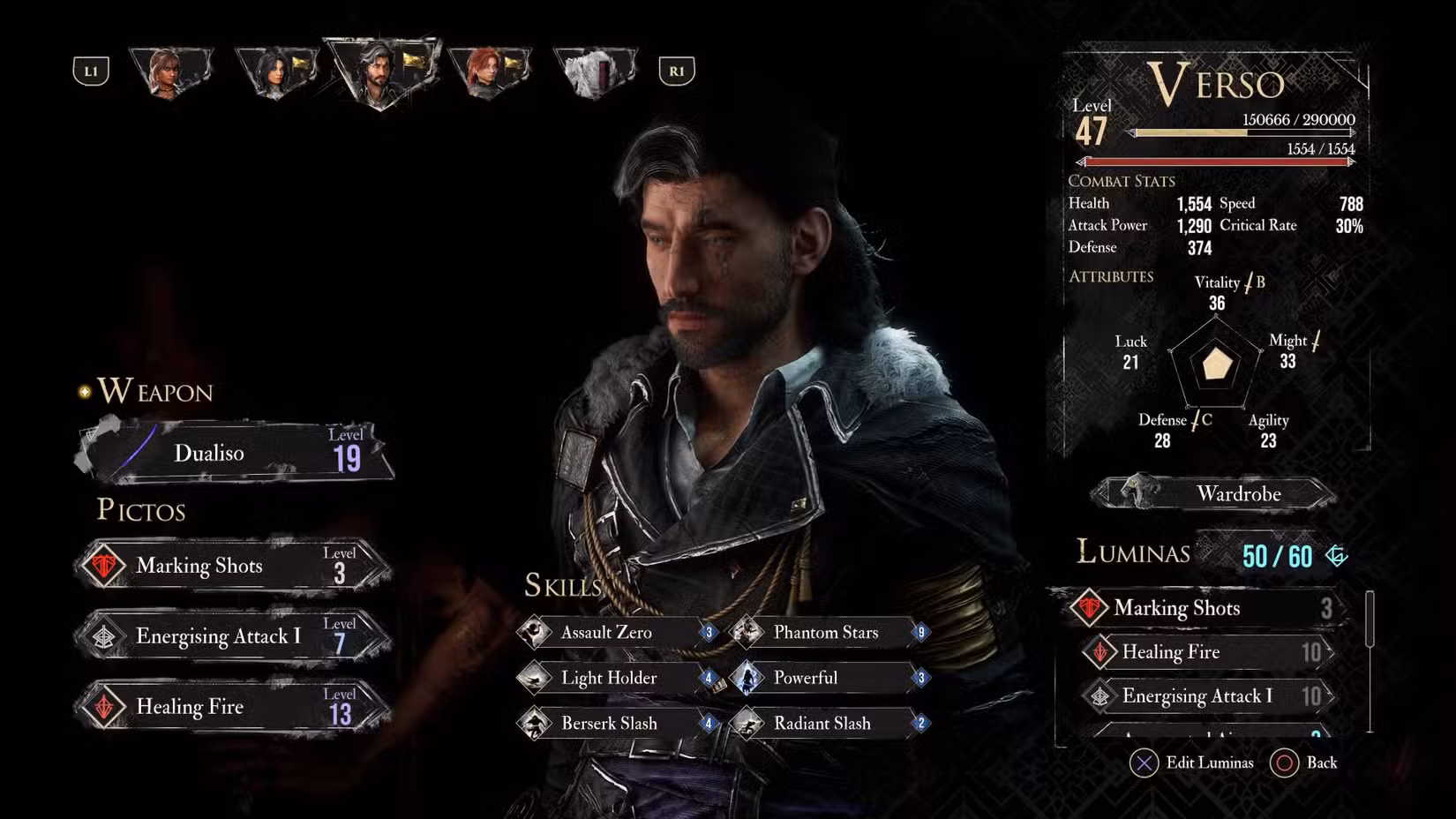Click the Powerful skill entry
This screenshot has height=819, width=1456.
click(830, 678)
